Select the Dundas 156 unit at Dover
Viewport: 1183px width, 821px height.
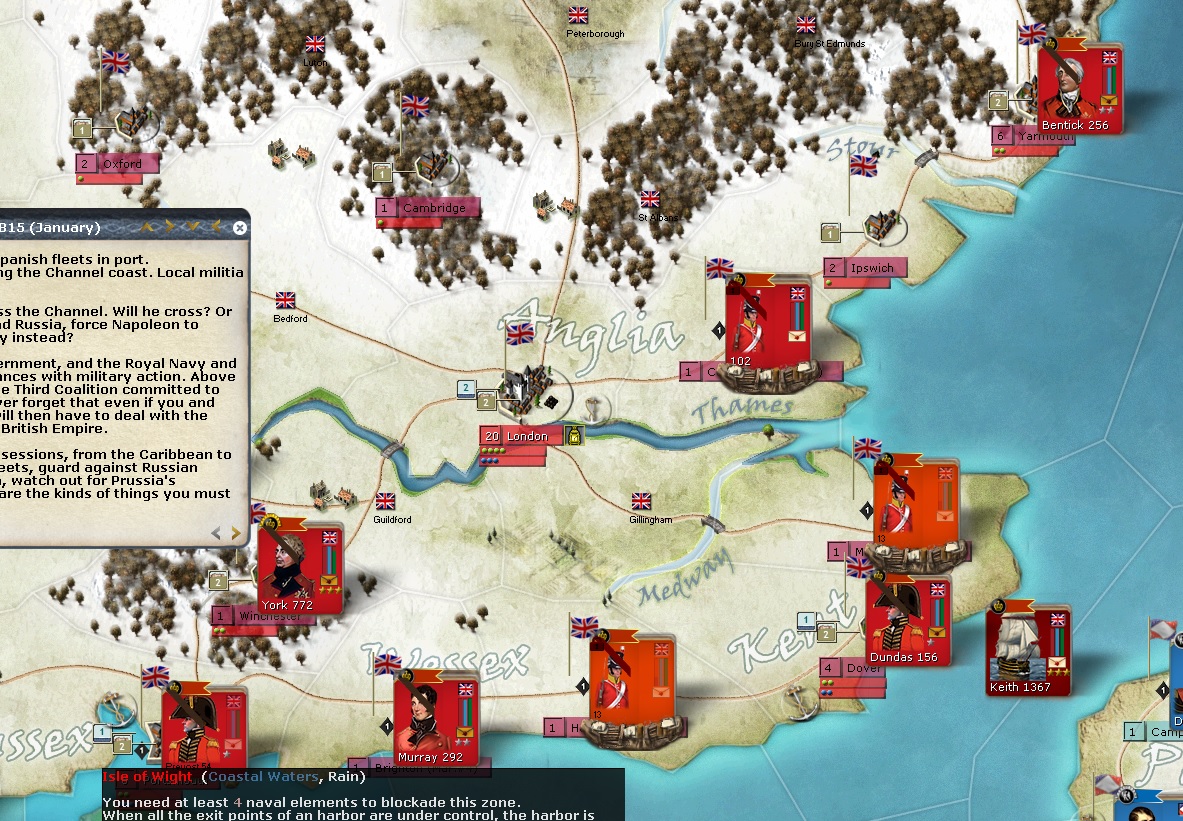(907, 621)
